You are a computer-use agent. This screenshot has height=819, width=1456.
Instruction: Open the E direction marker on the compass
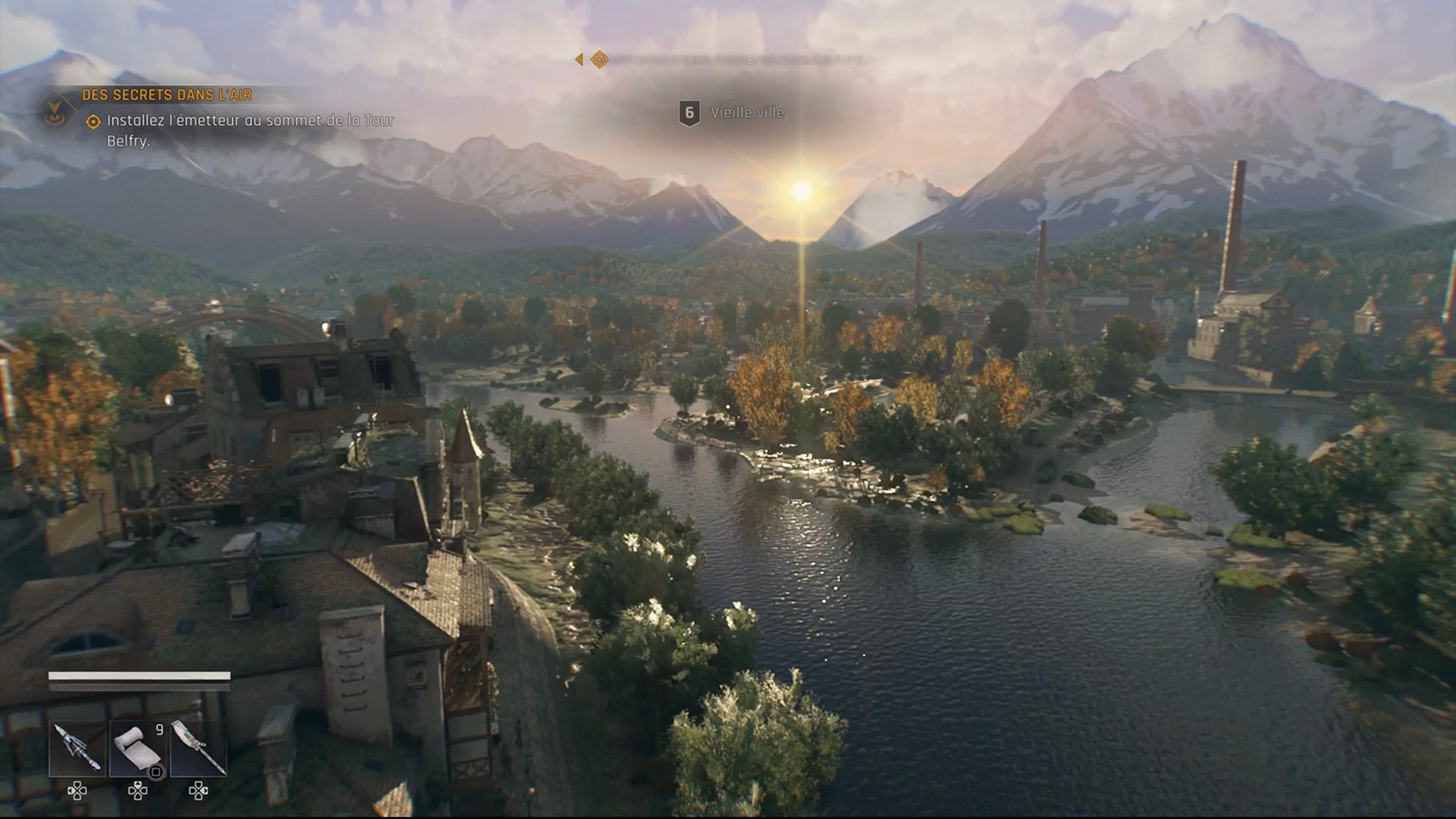(x=749, y=61)
